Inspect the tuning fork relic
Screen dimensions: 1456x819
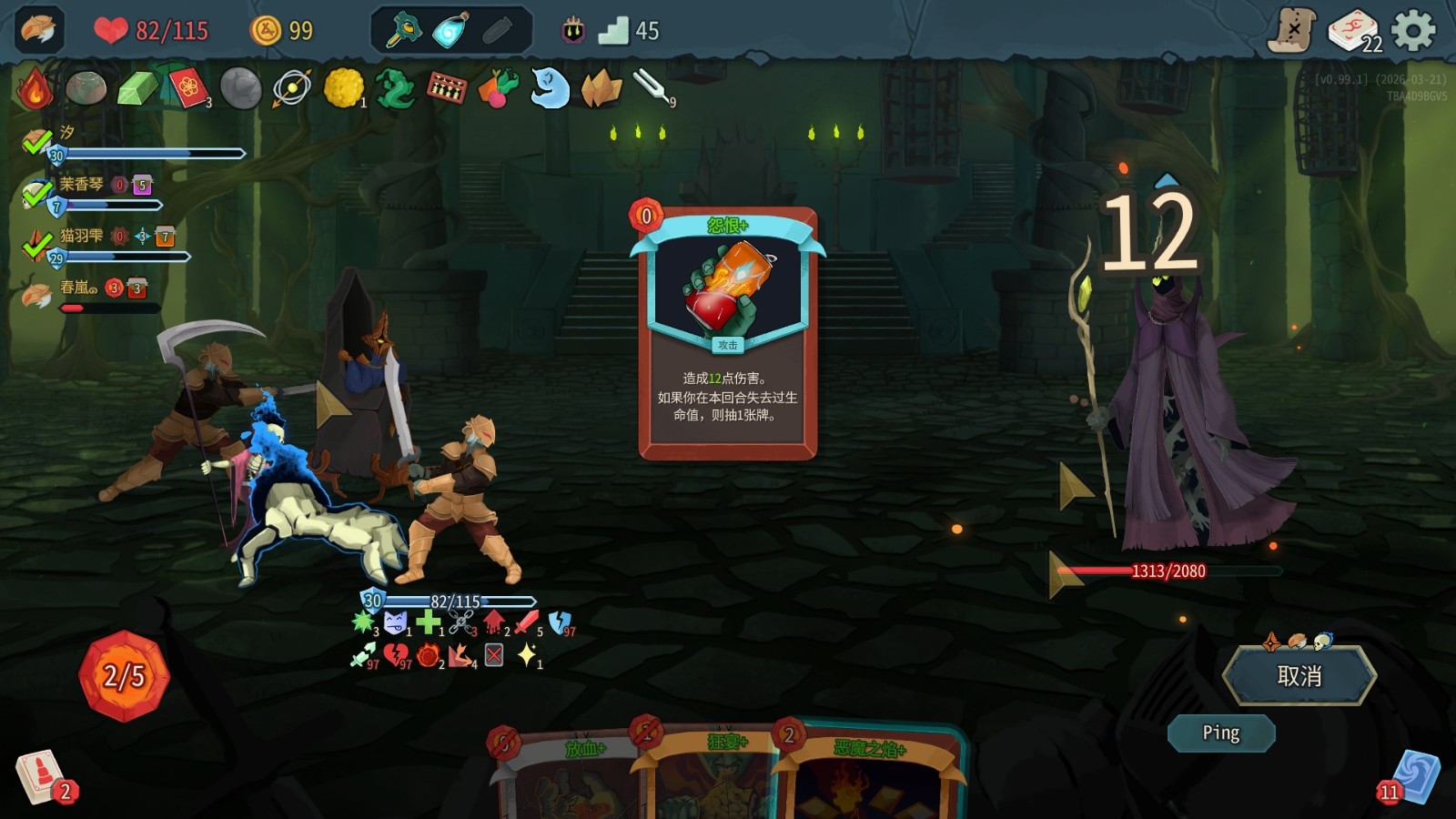(652, 86)
